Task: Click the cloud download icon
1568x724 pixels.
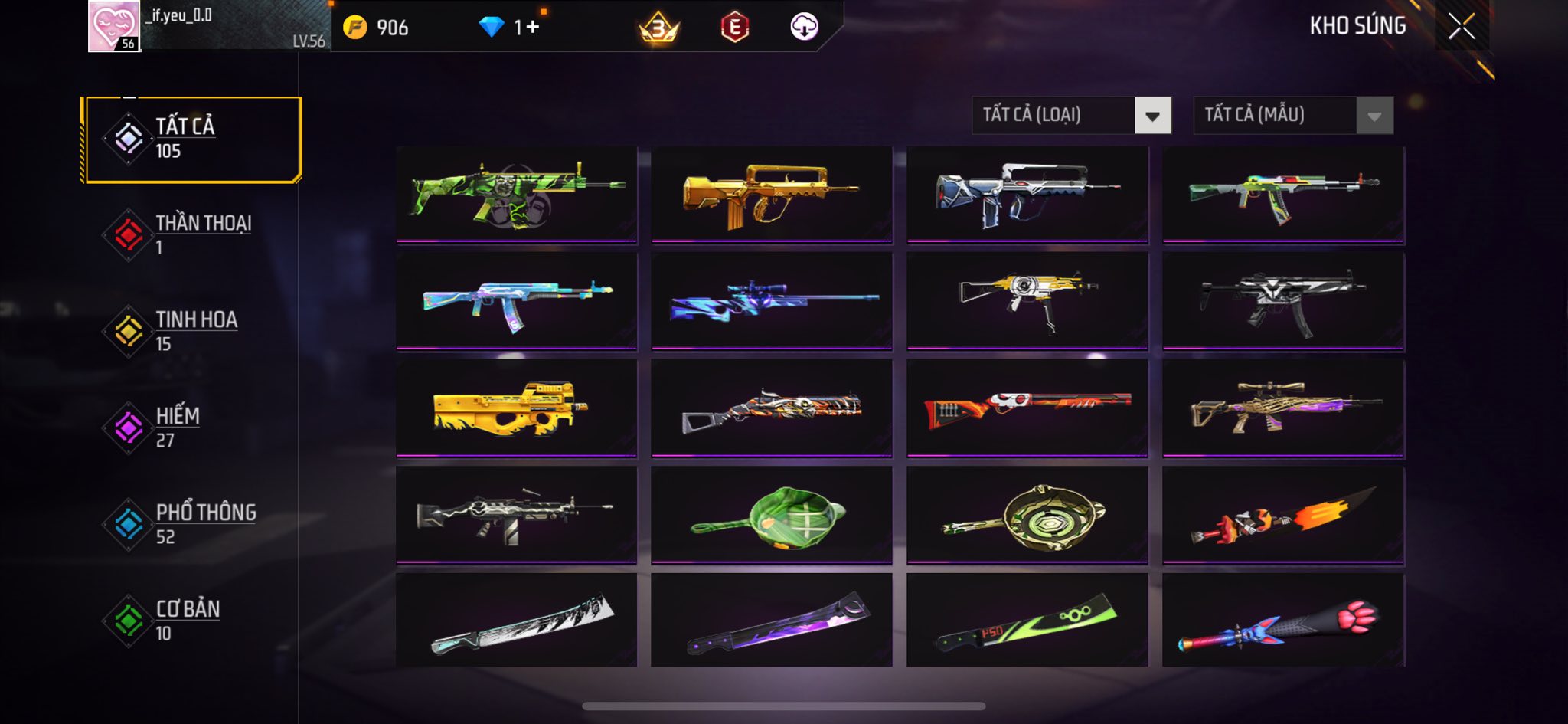Action: coord(804,27)
